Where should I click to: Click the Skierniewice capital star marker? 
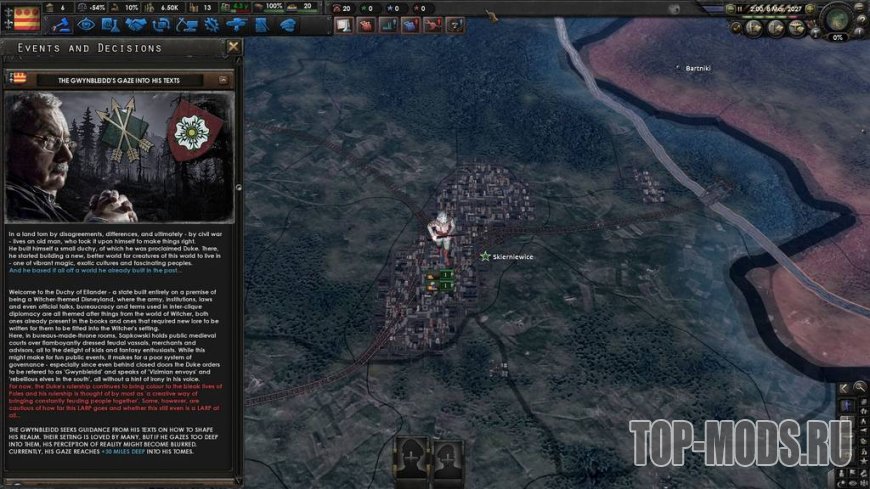[485, 256]
